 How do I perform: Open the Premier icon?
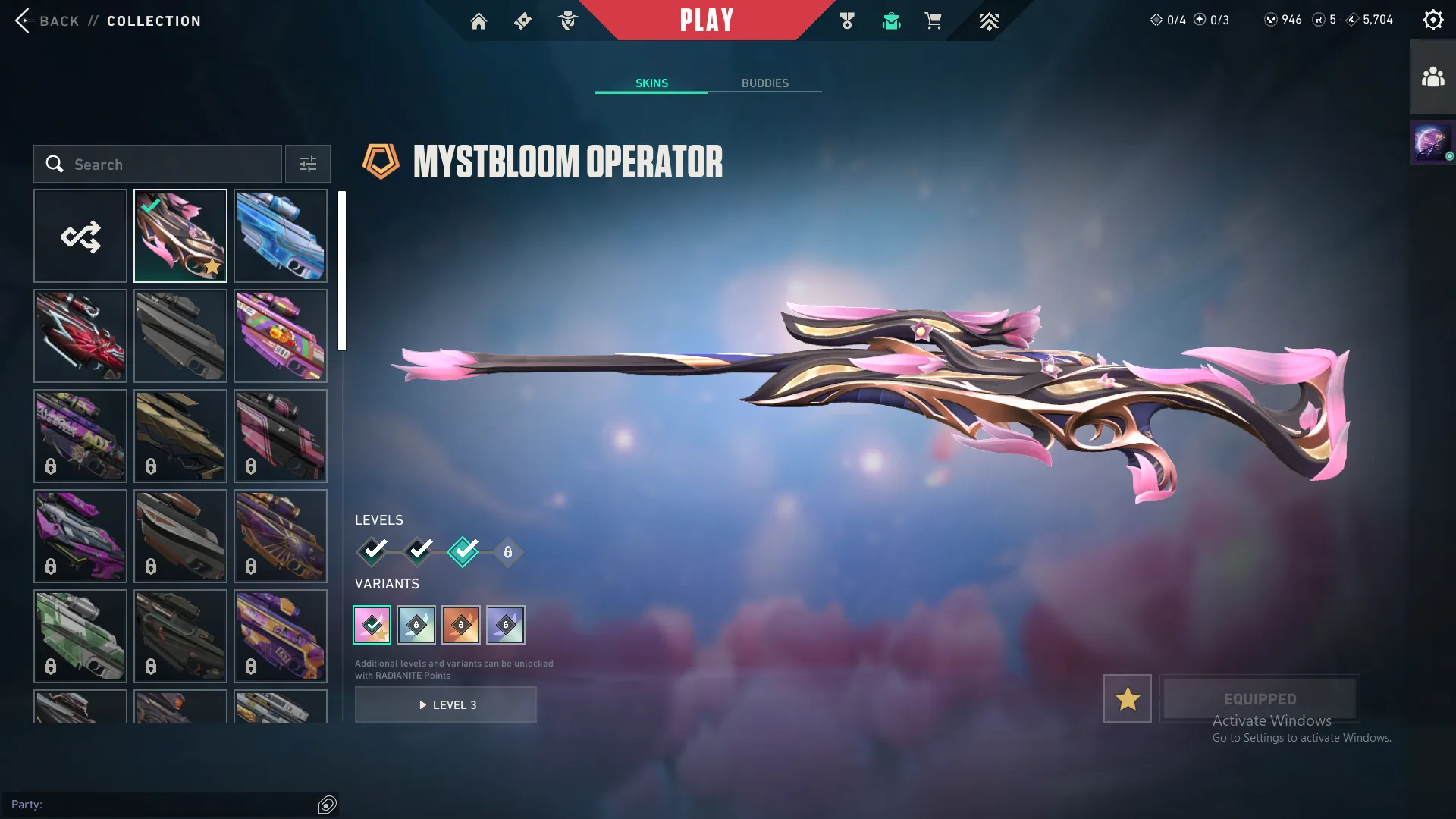[988, 21]
